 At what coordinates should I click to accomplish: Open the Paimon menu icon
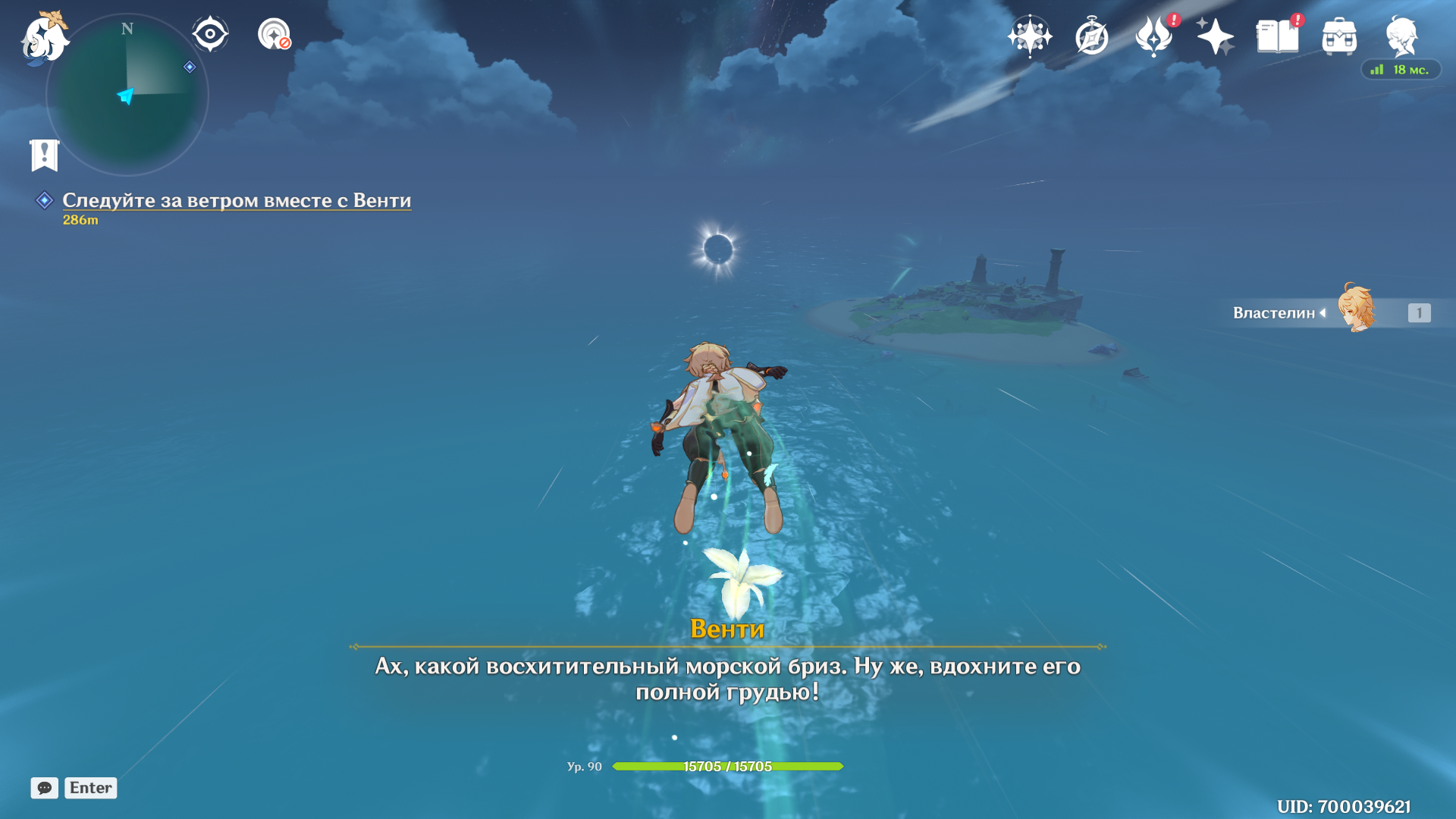[44, 38]
